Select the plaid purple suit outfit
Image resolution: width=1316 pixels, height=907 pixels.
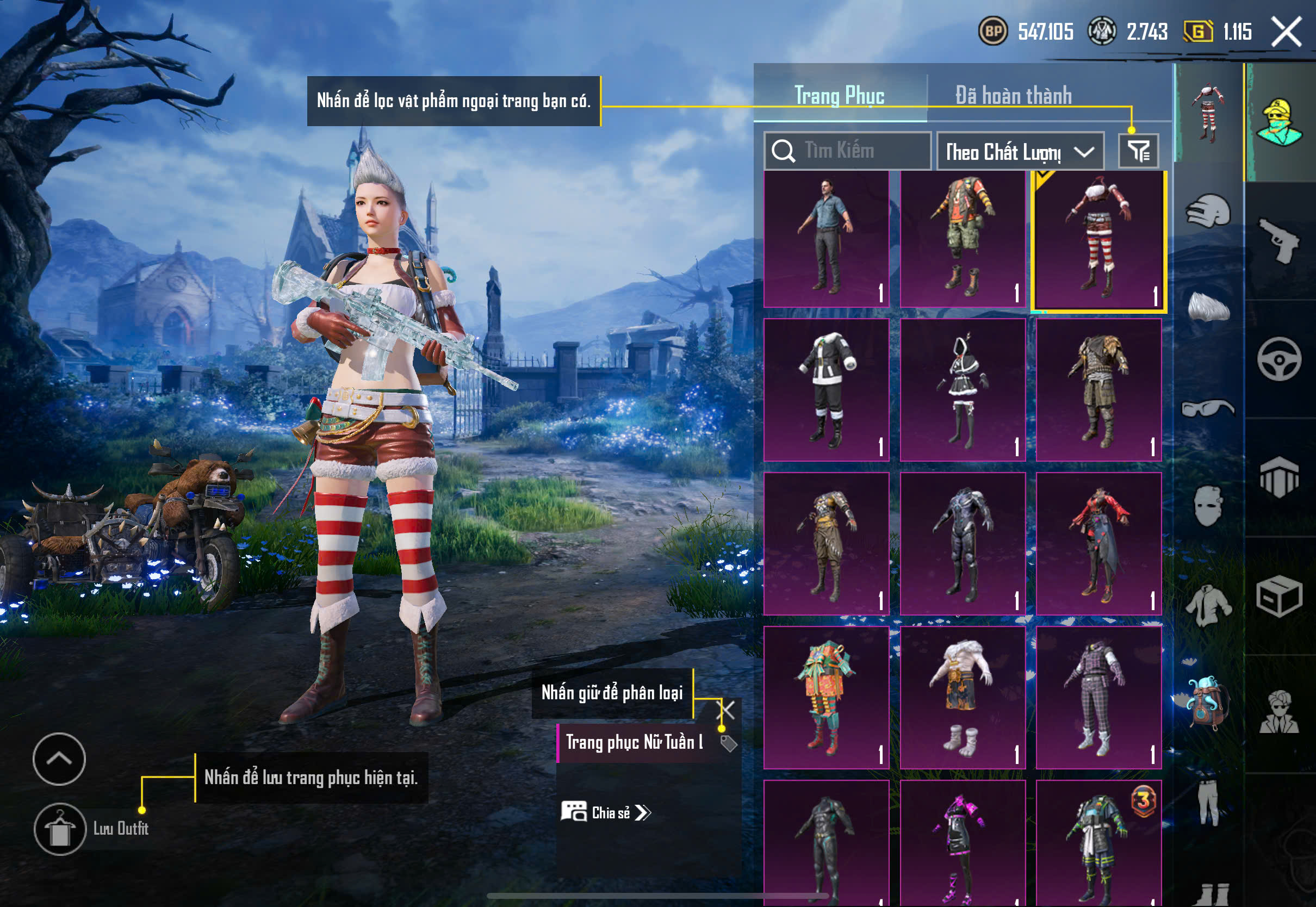pyautogui.click(x=1098, y=697)
